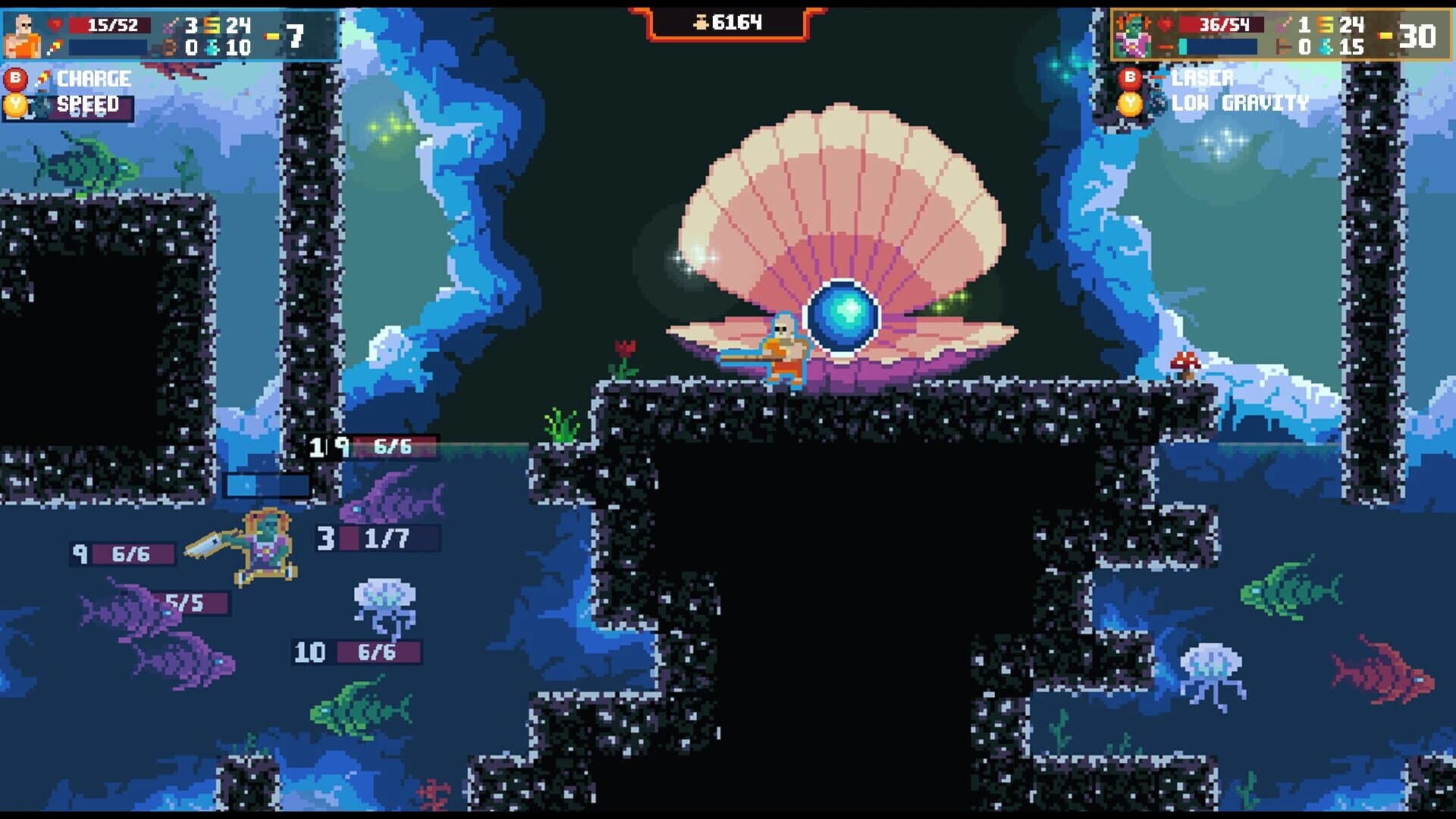Screen dimensions: 1456x819
Task: Click the rocket icon next to left XP bar
Action: click(x=53, y=45)
